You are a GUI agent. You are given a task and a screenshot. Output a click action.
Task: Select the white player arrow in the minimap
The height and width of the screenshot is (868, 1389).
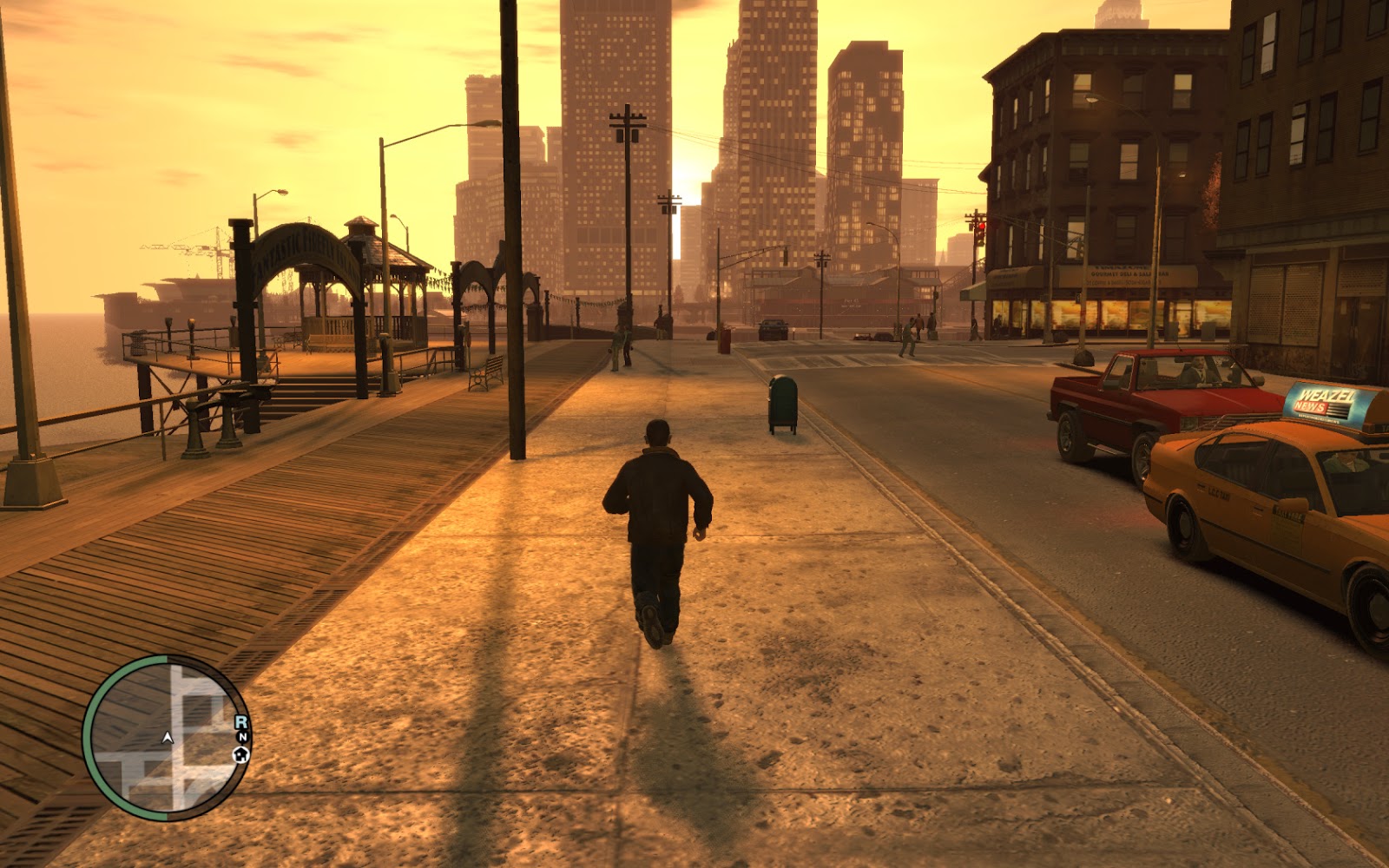pyautogui.click(x=167, y=738)
